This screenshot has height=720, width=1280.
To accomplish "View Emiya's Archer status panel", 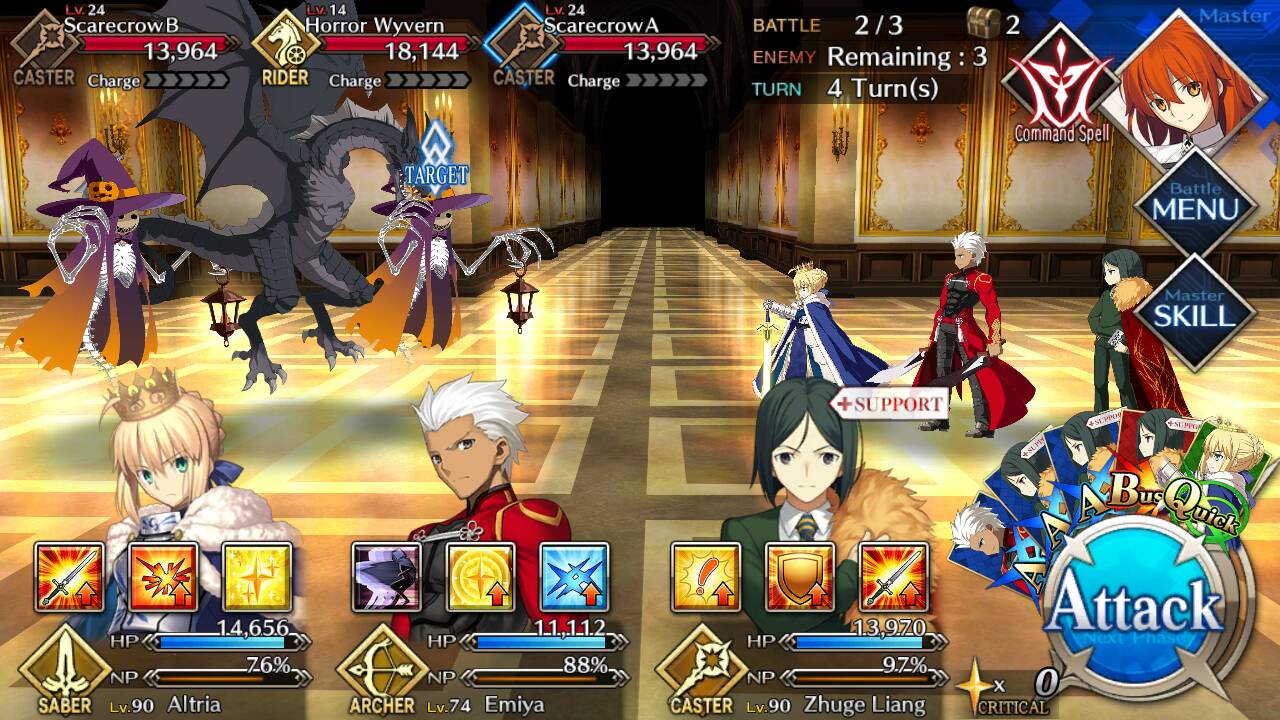I will tap(478, 668).
